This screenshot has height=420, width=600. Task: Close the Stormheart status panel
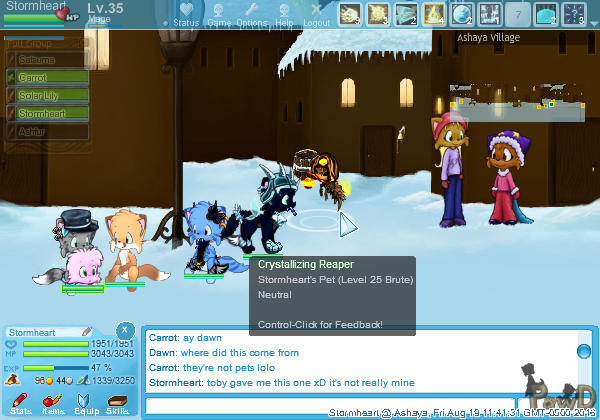pyautogui.click(x=124, y=330)
